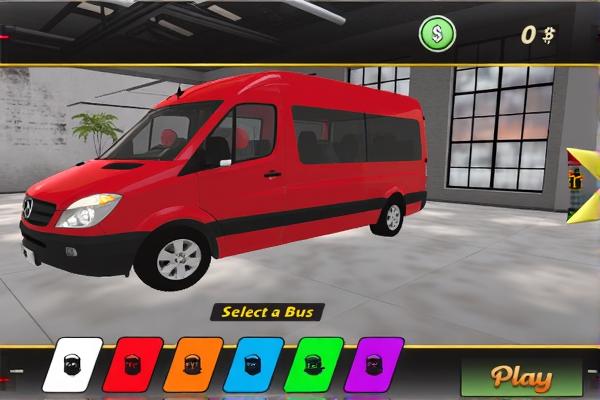Switch to the green paint swatch
The image size is (600, 400).
coord(313,365)
